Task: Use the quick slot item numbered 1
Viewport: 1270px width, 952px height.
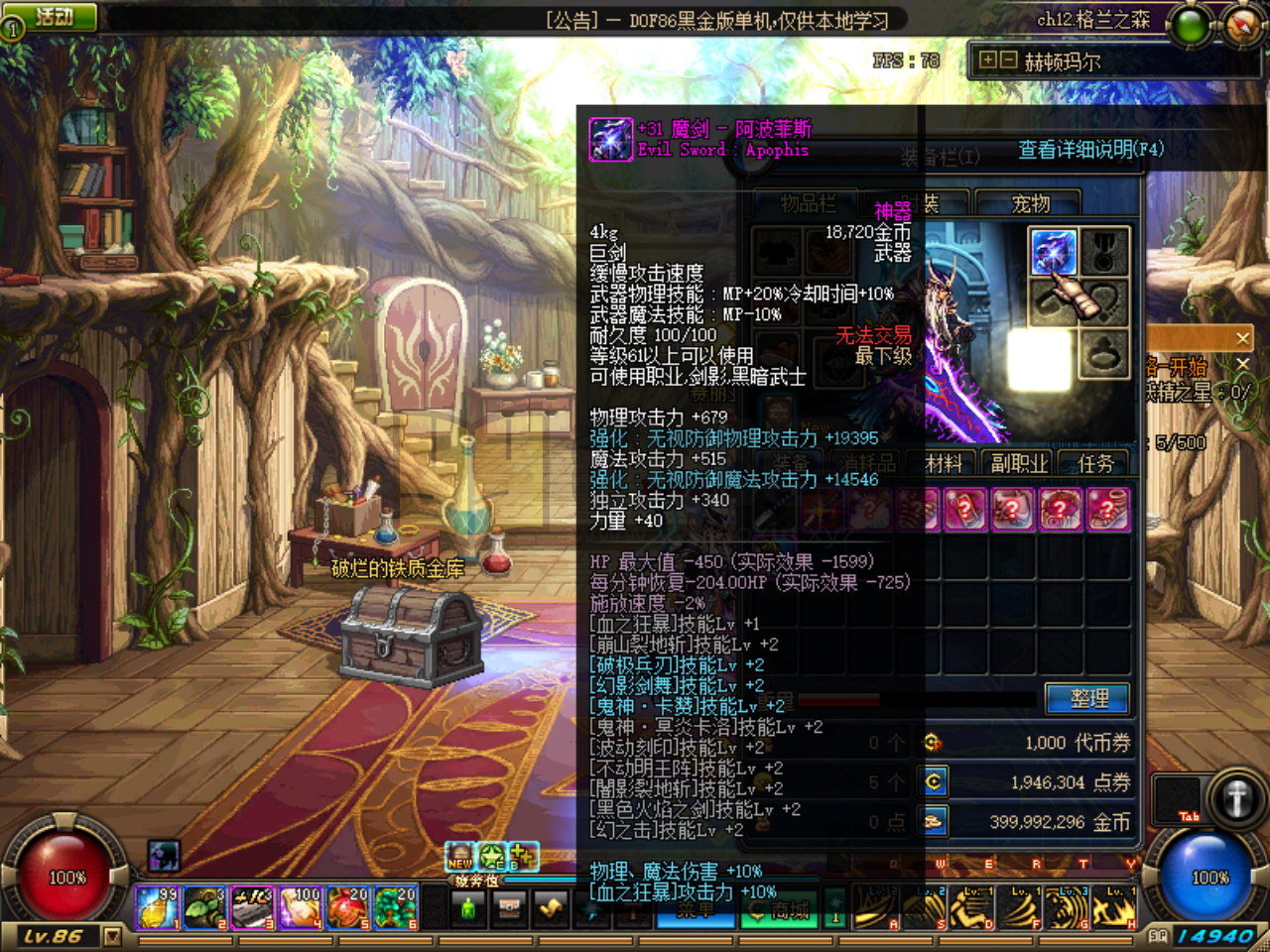Action: click(157, 906)
